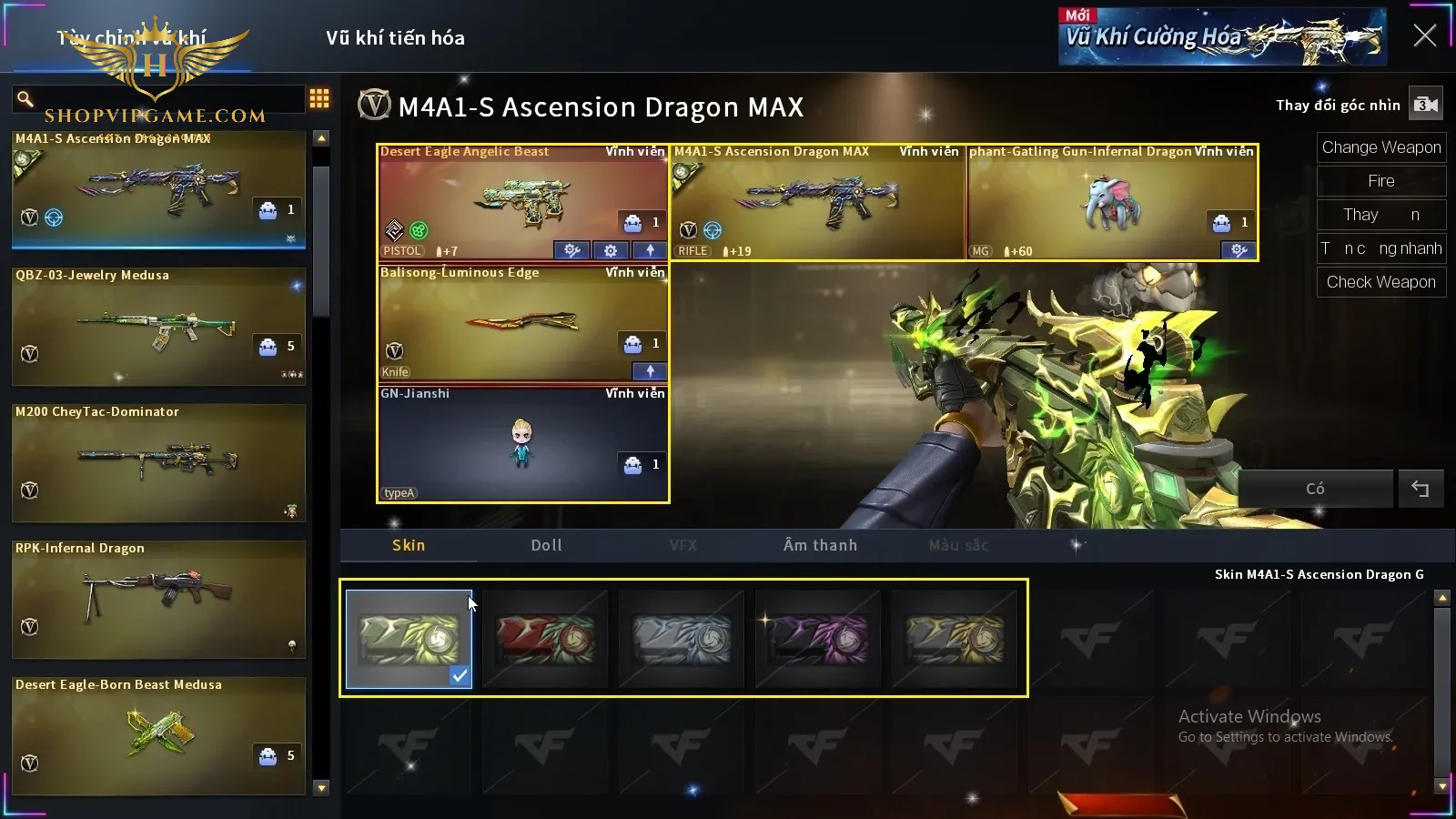Open the Vũ Khí Cường Hóa banner

[1221, 37]
